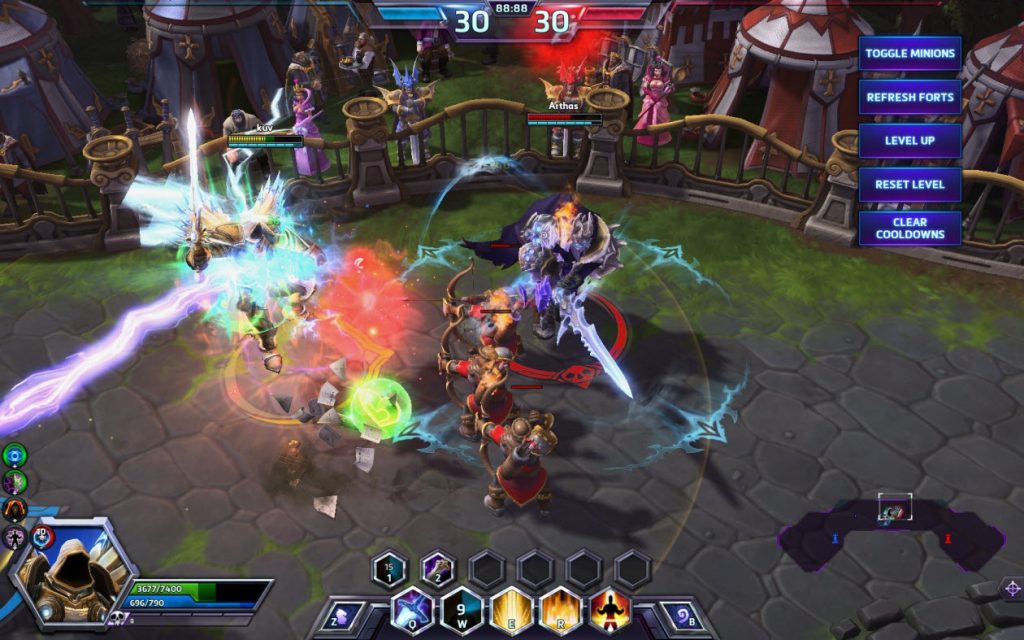
Task: Activate the second talent ability slot
Action: [x=438, y=570]
